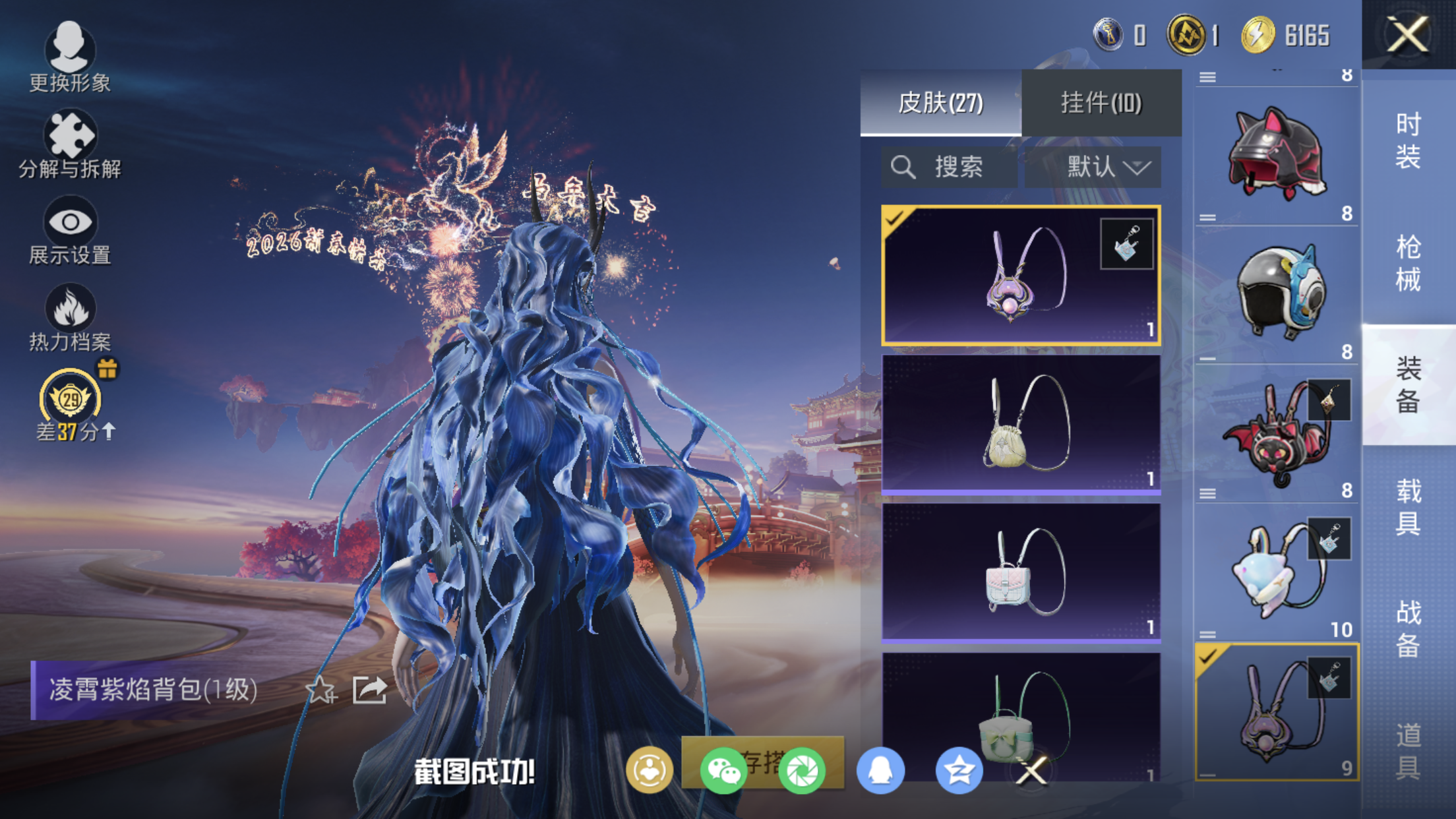Viewport: 1456px width, 819px height.
Task: Switch to the 时装 outfits category
Action: pyautogui.click(x=1408, y=140)
